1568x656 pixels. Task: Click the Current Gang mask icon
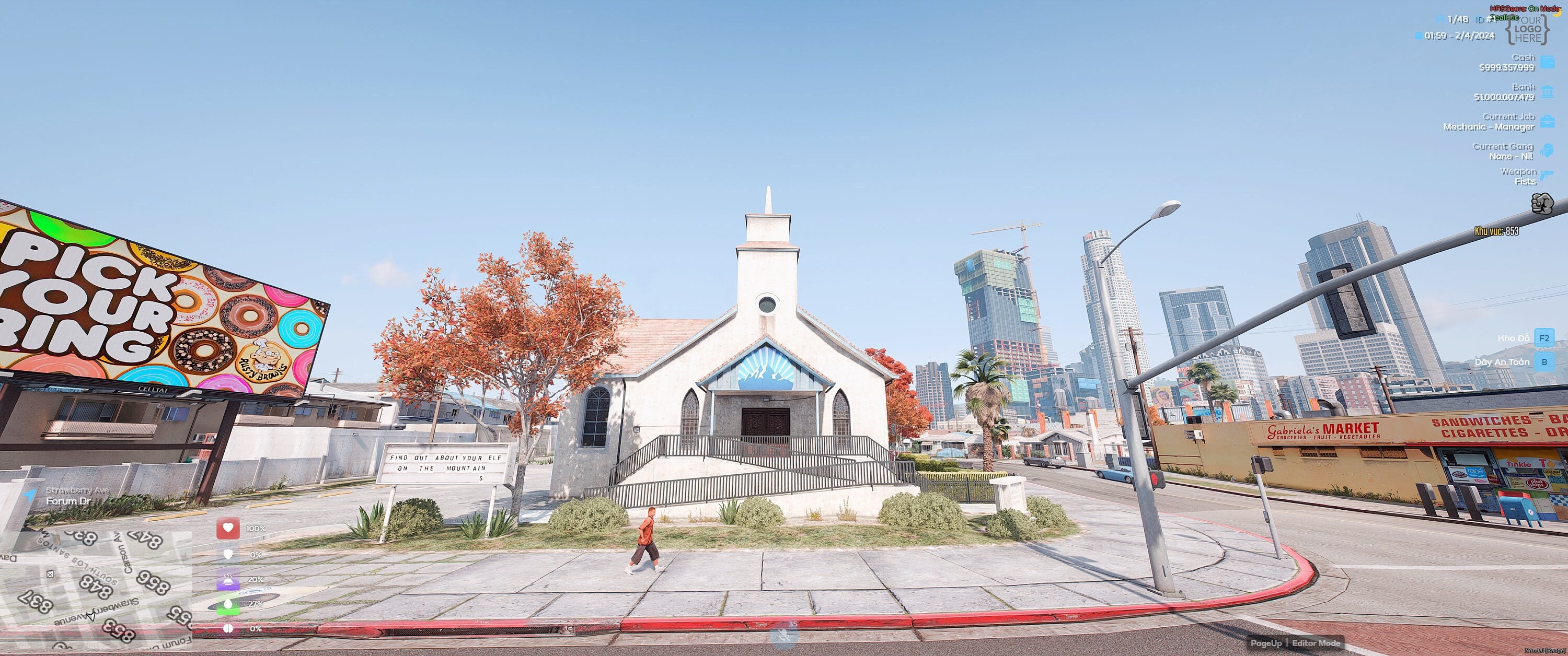(x=1548, y=151)
